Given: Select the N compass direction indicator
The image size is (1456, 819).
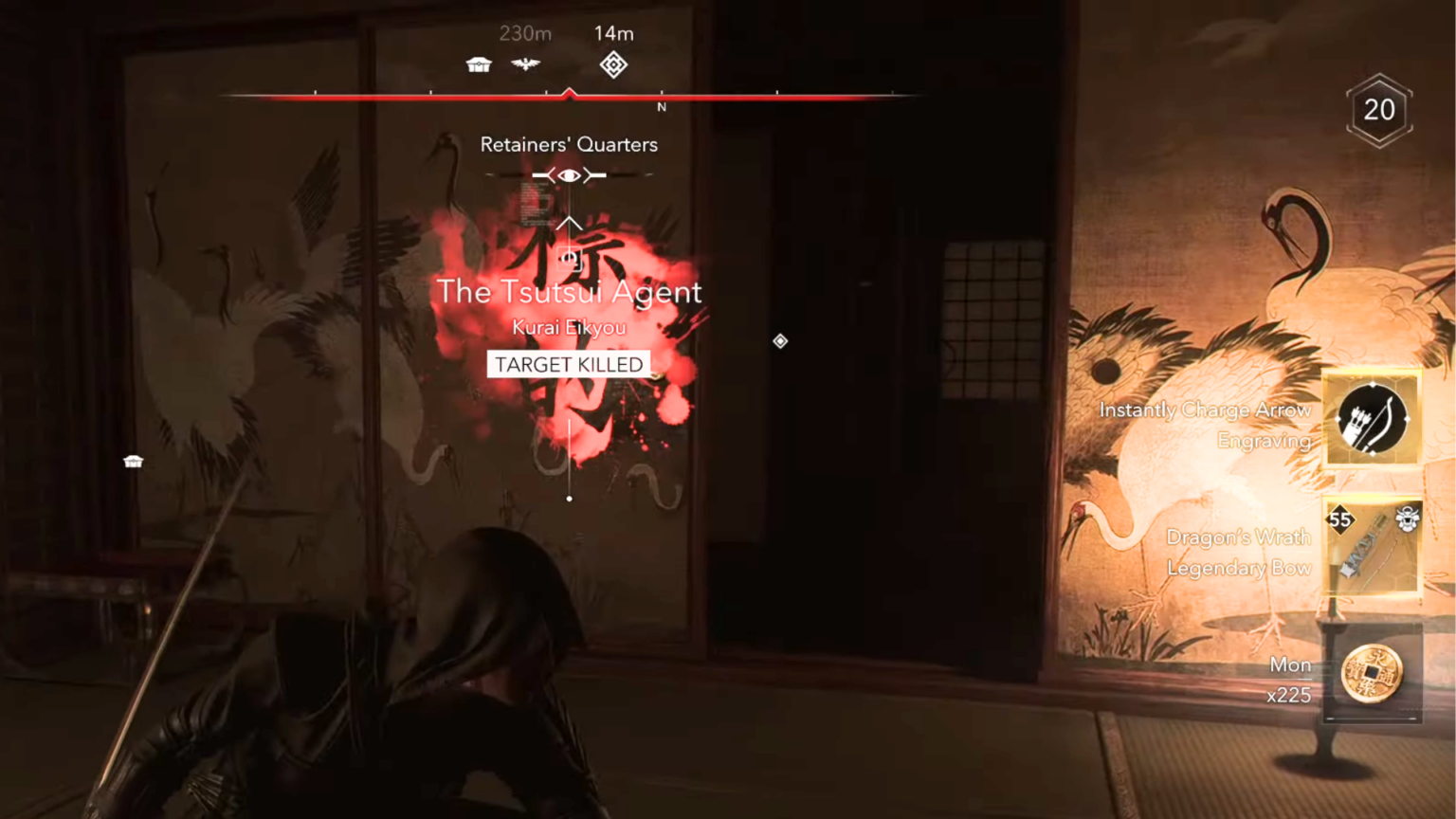Looking at the screenshot, I should (x=662, y=107).
